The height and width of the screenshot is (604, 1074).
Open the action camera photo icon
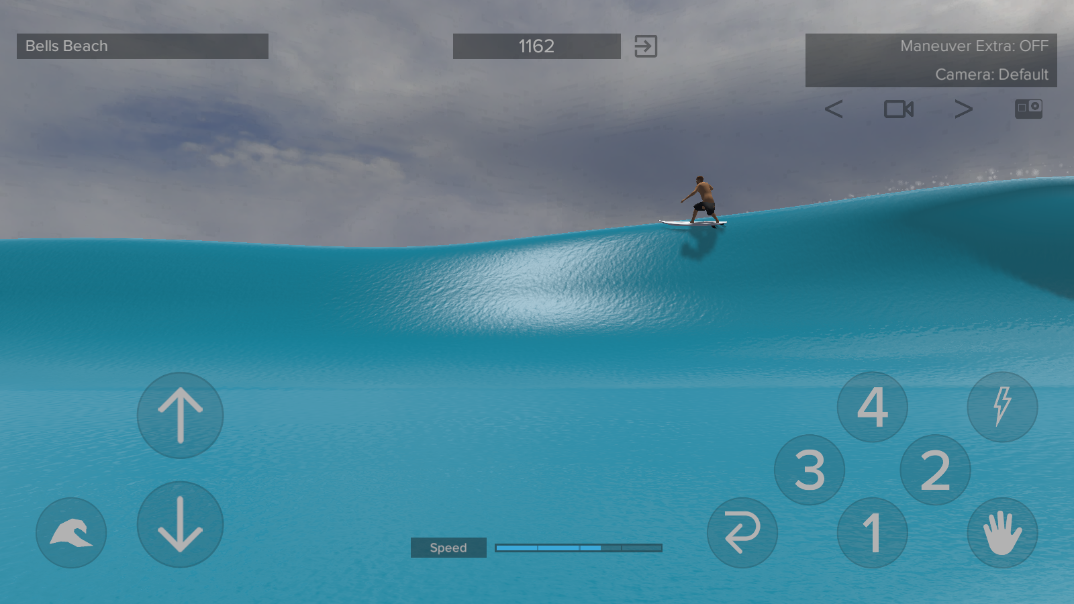coord(1028,109)
